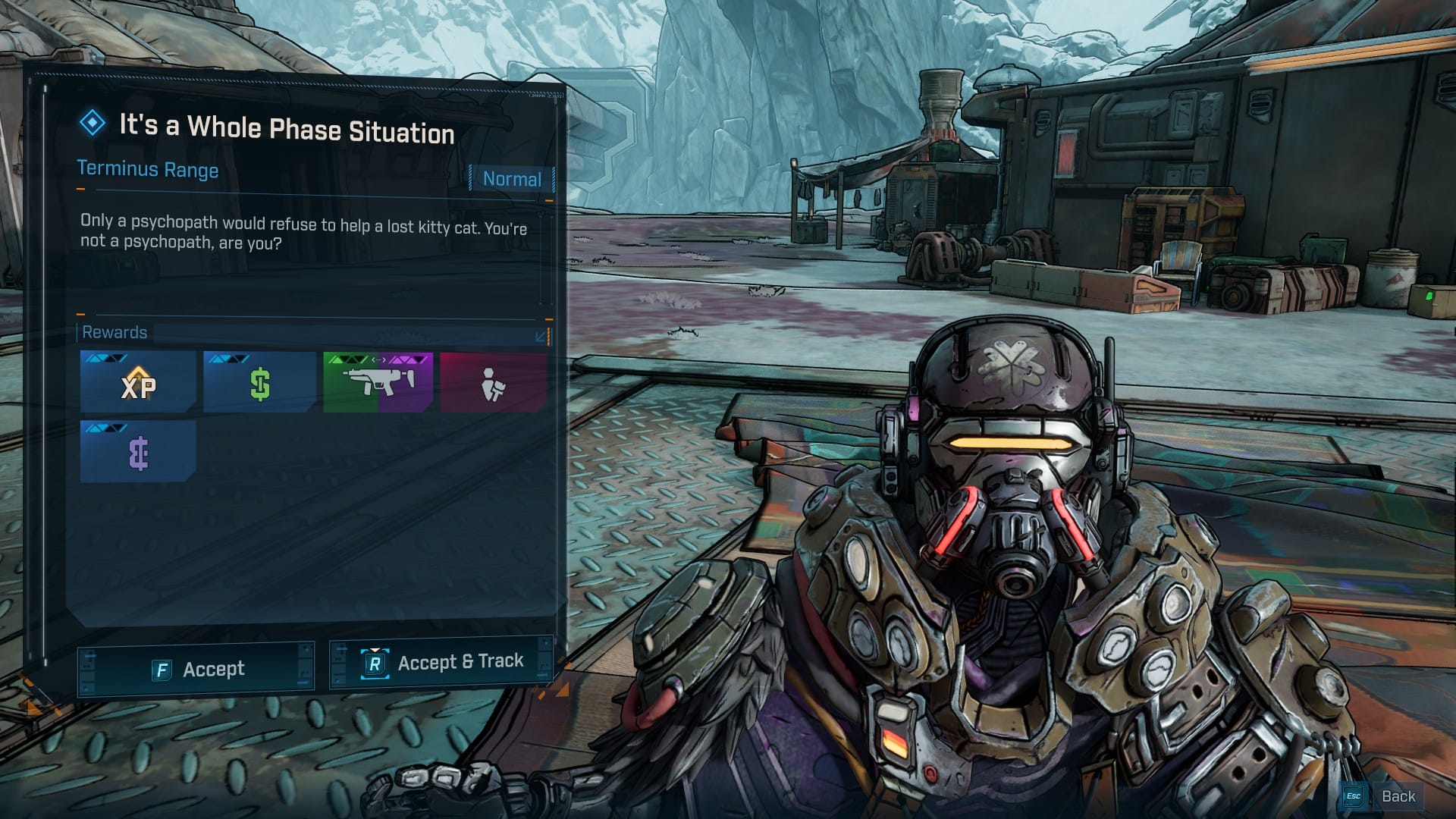Select the purple currency reward tile
Image resolution: width=1456 pixels, height=819 pixels.
coord(138,453)
